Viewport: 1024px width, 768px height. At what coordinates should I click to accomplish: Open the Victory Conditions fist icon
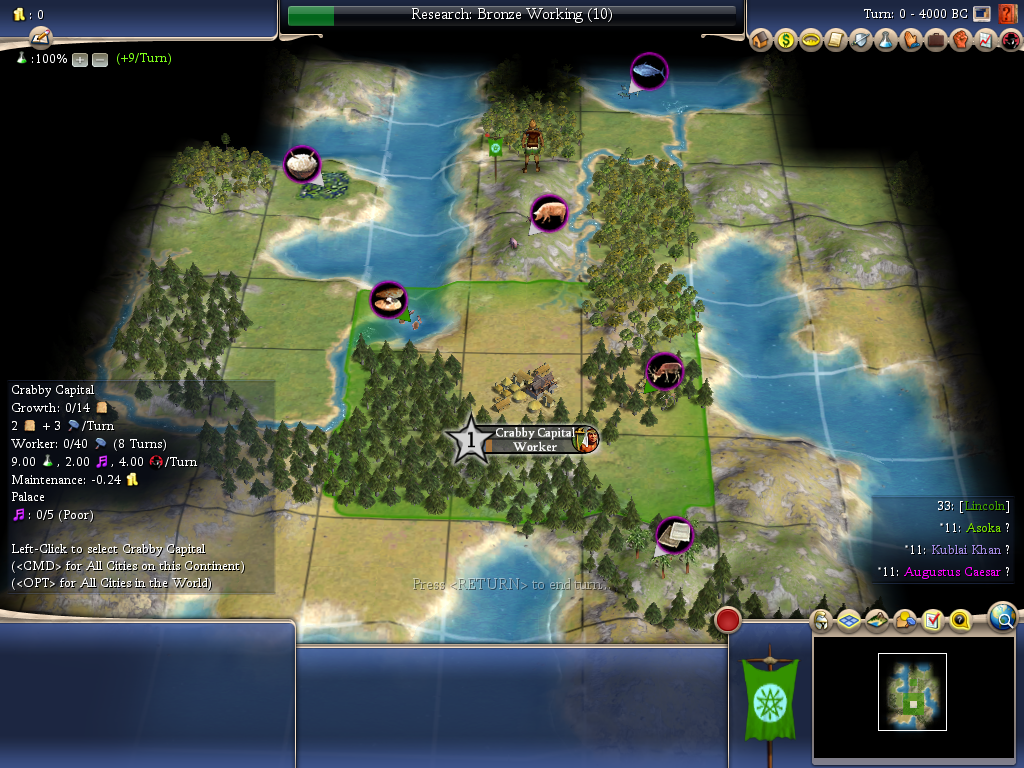click(961, 41)
